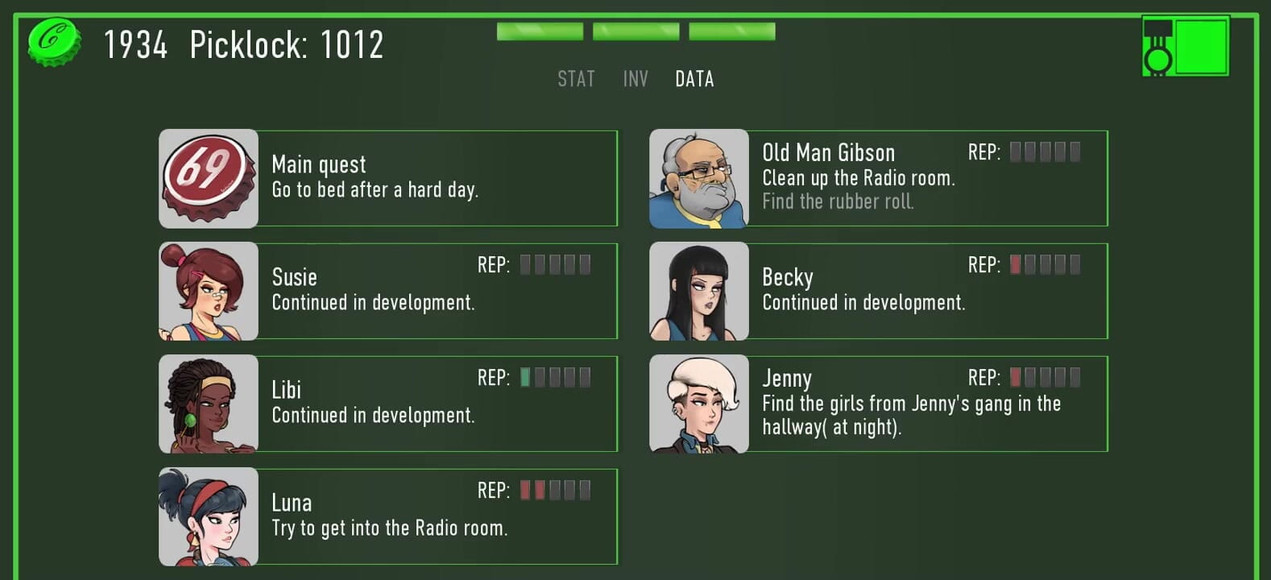This screenshot has height=580, width=1271.
Task: Select Libi's character entry
Action: (388, 404)
